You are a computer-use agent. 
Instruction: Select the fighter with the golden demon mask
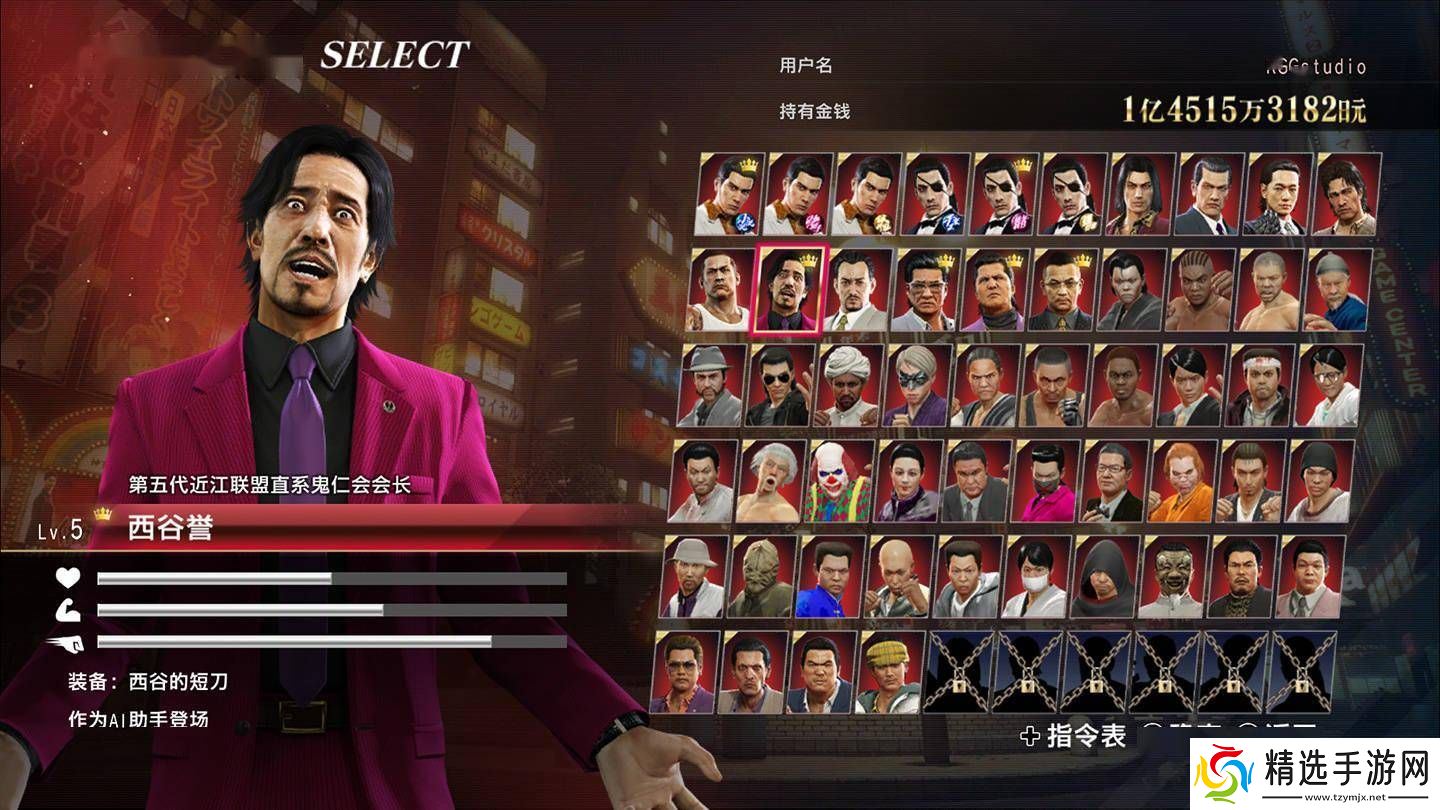tap(1173, 577)
